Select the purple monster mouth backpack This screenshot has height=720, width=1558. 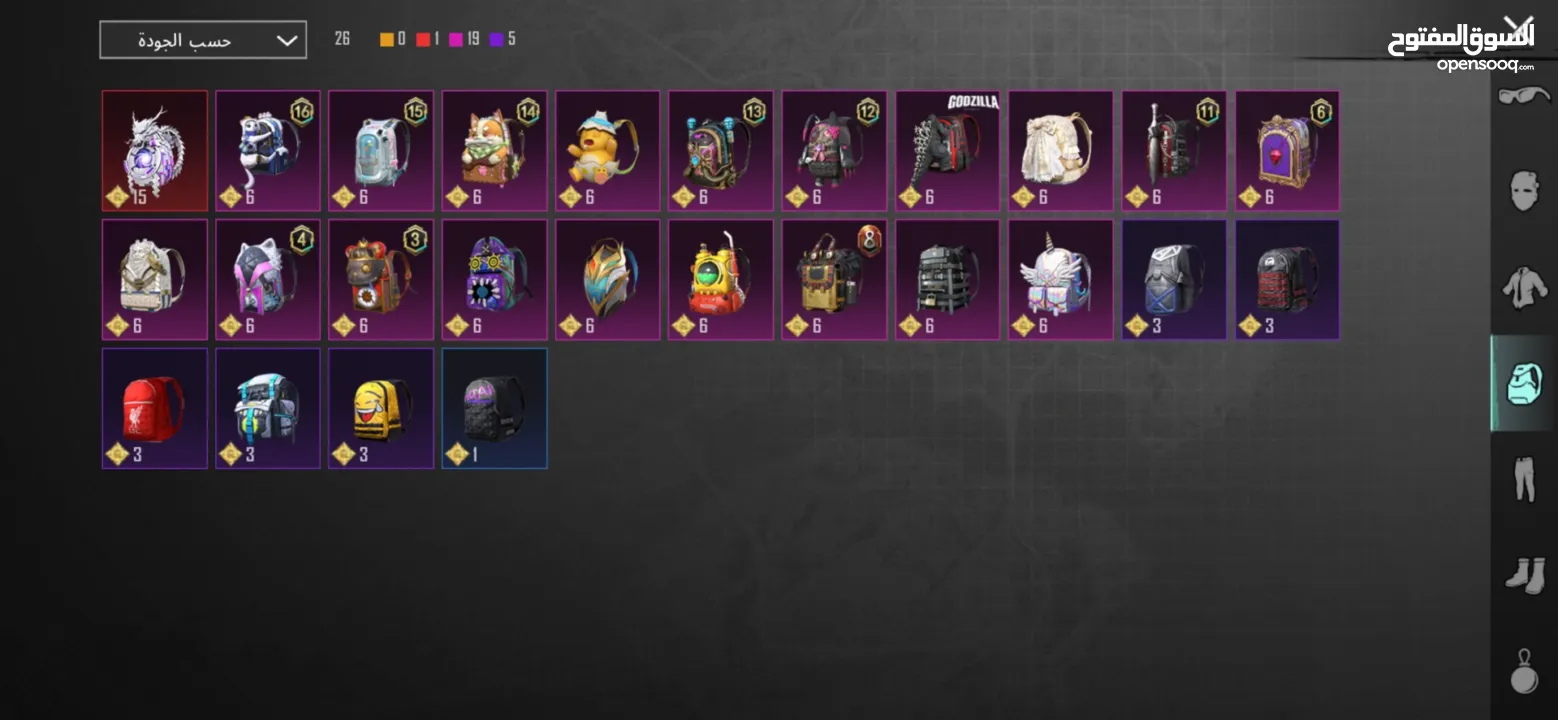495,280
